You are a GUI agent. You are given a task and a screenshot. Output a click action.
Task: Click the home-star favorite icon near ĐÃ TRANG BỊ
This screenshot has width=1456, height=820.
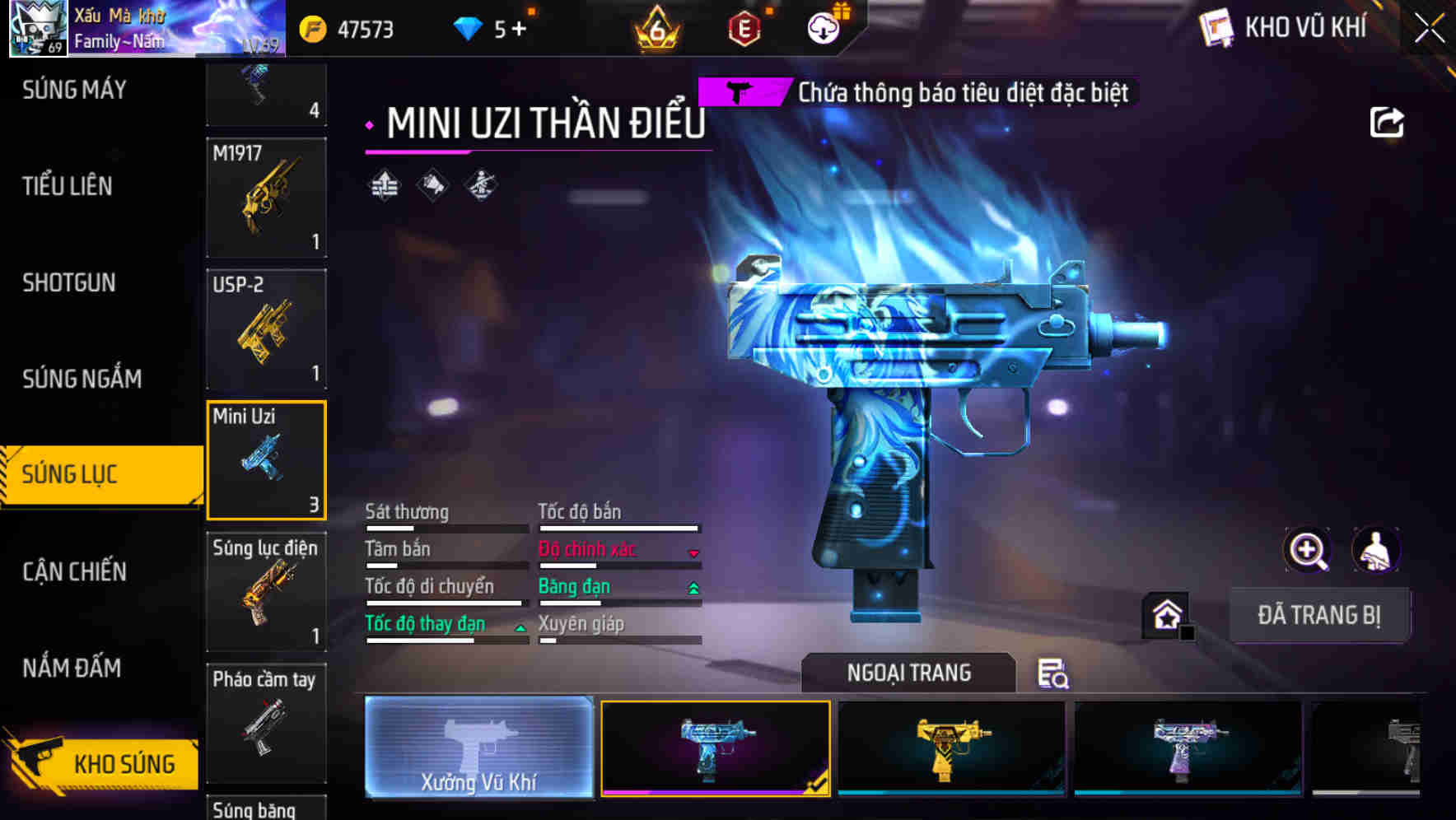click(1165, 613)
